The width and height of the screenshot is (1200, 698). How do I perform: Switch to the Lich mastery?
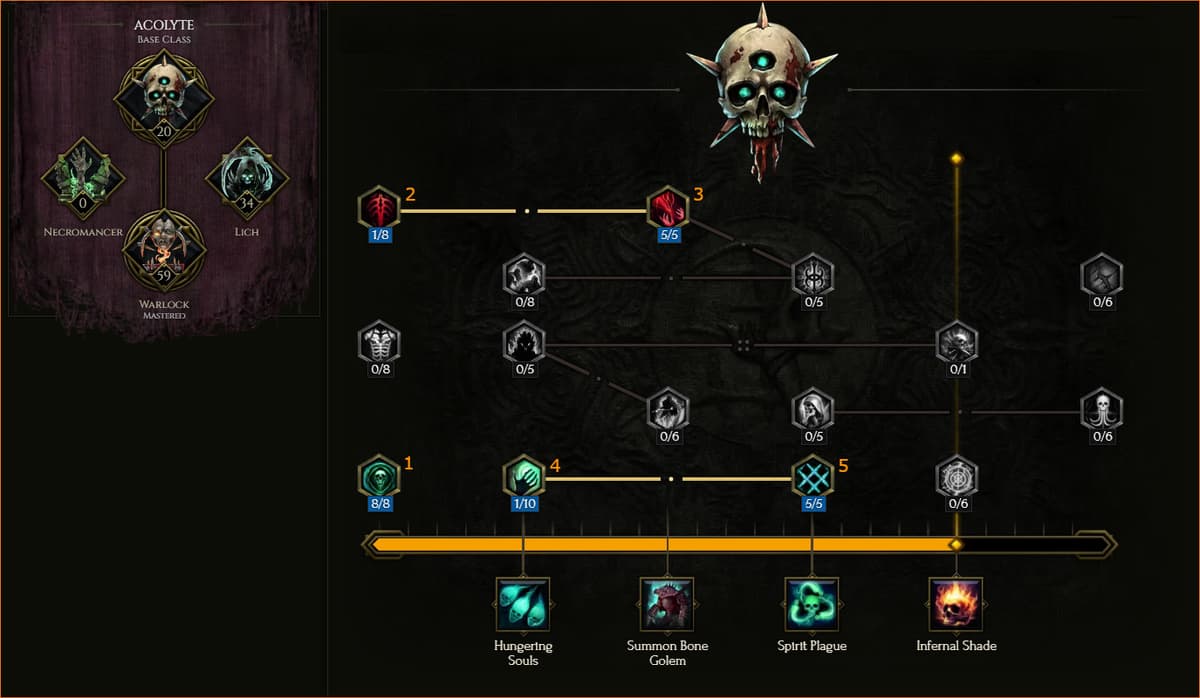tap(247, 179)
